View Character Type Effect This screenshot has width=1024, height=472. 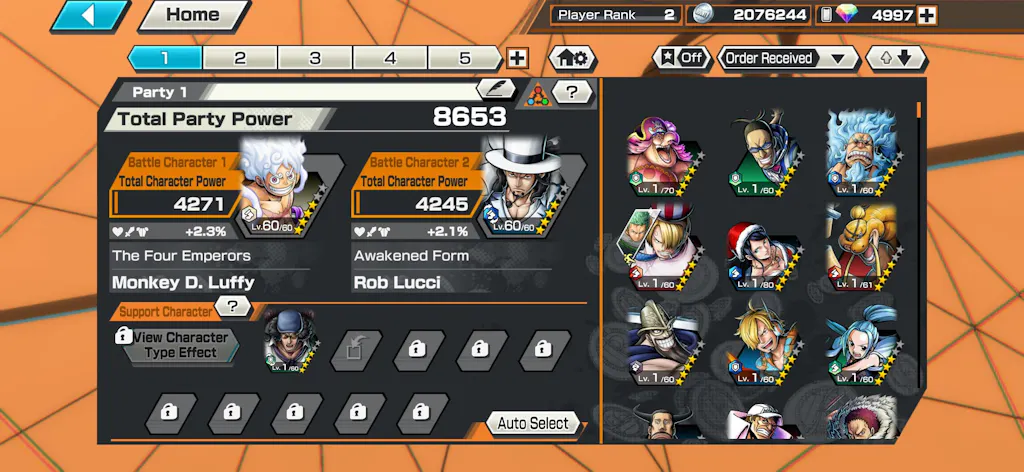coord(178,345)
